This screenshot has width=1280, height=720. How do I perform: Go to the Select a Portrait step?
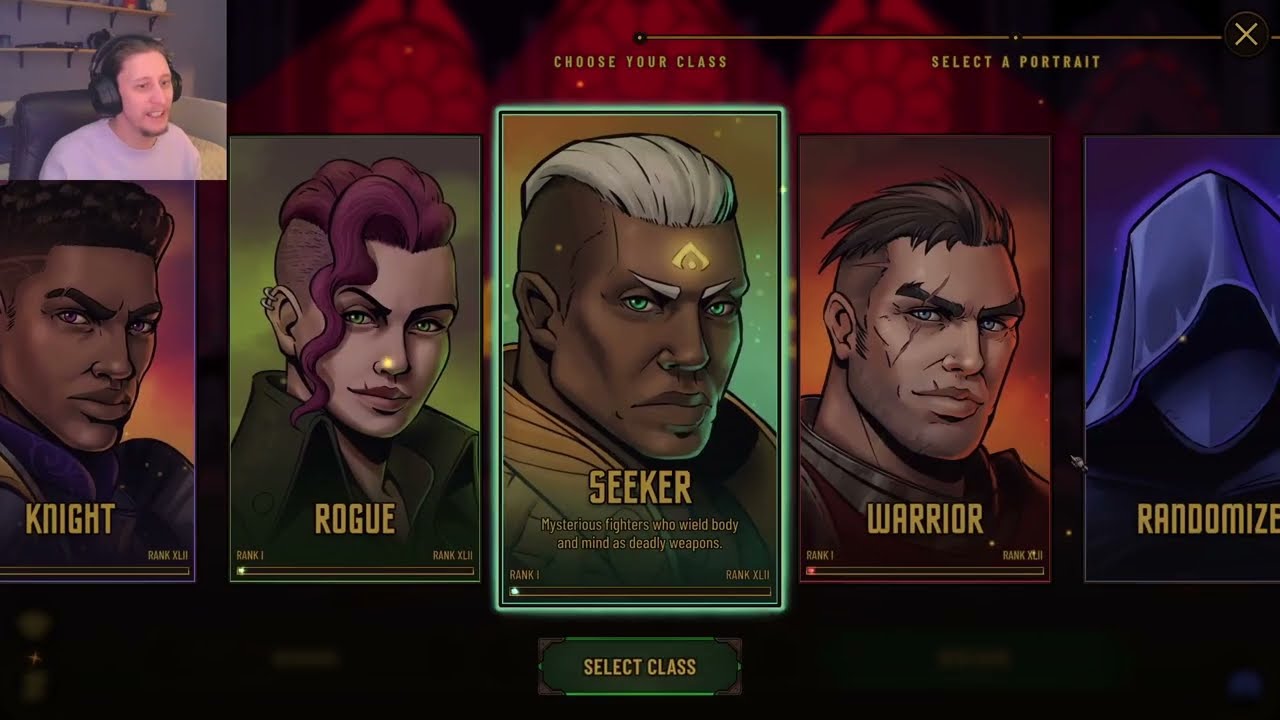point(1015,61)
